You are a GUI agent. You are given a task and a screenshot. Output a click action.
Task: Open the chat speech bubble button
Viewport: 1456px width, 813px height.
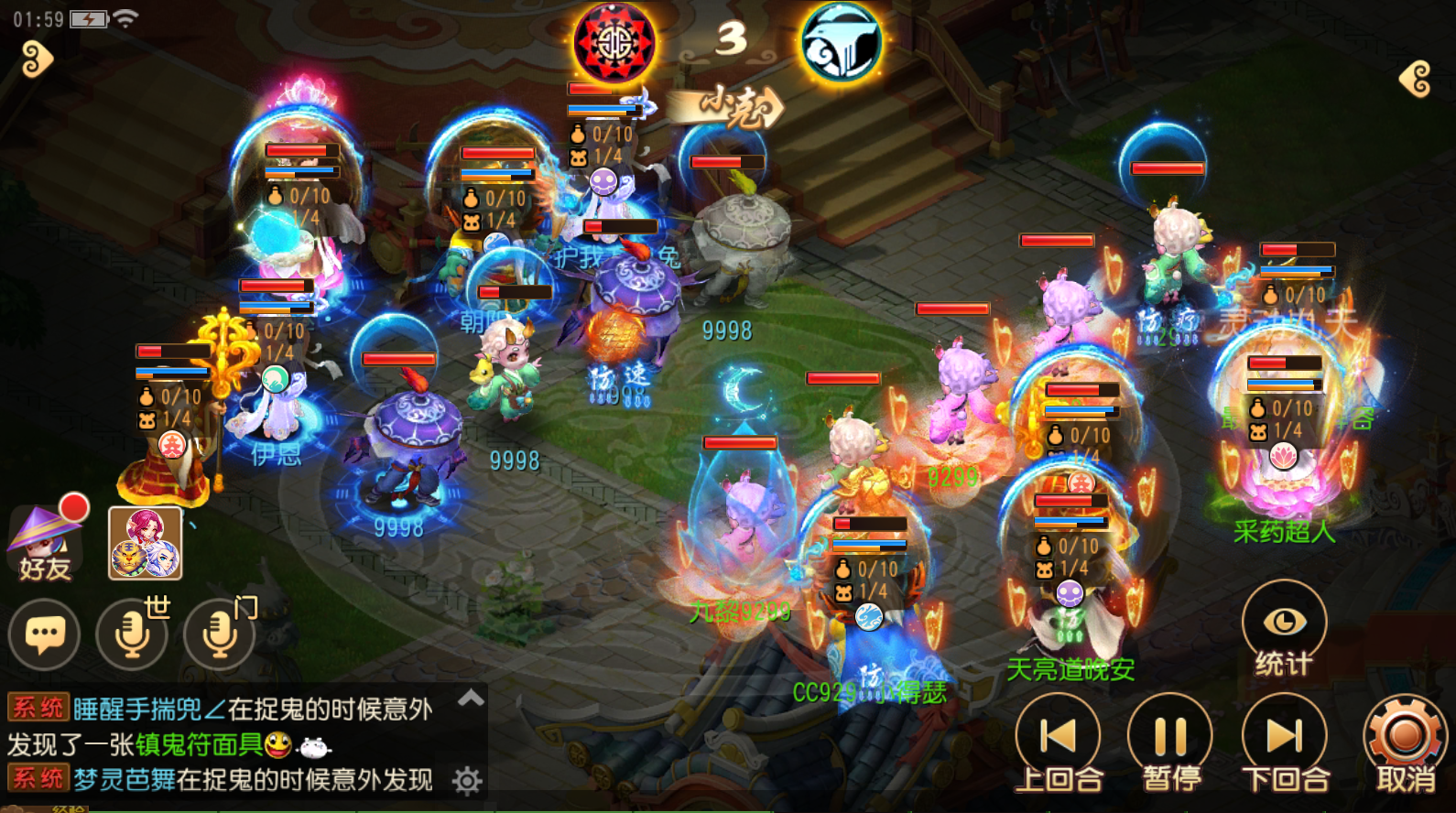coord(44,634)
